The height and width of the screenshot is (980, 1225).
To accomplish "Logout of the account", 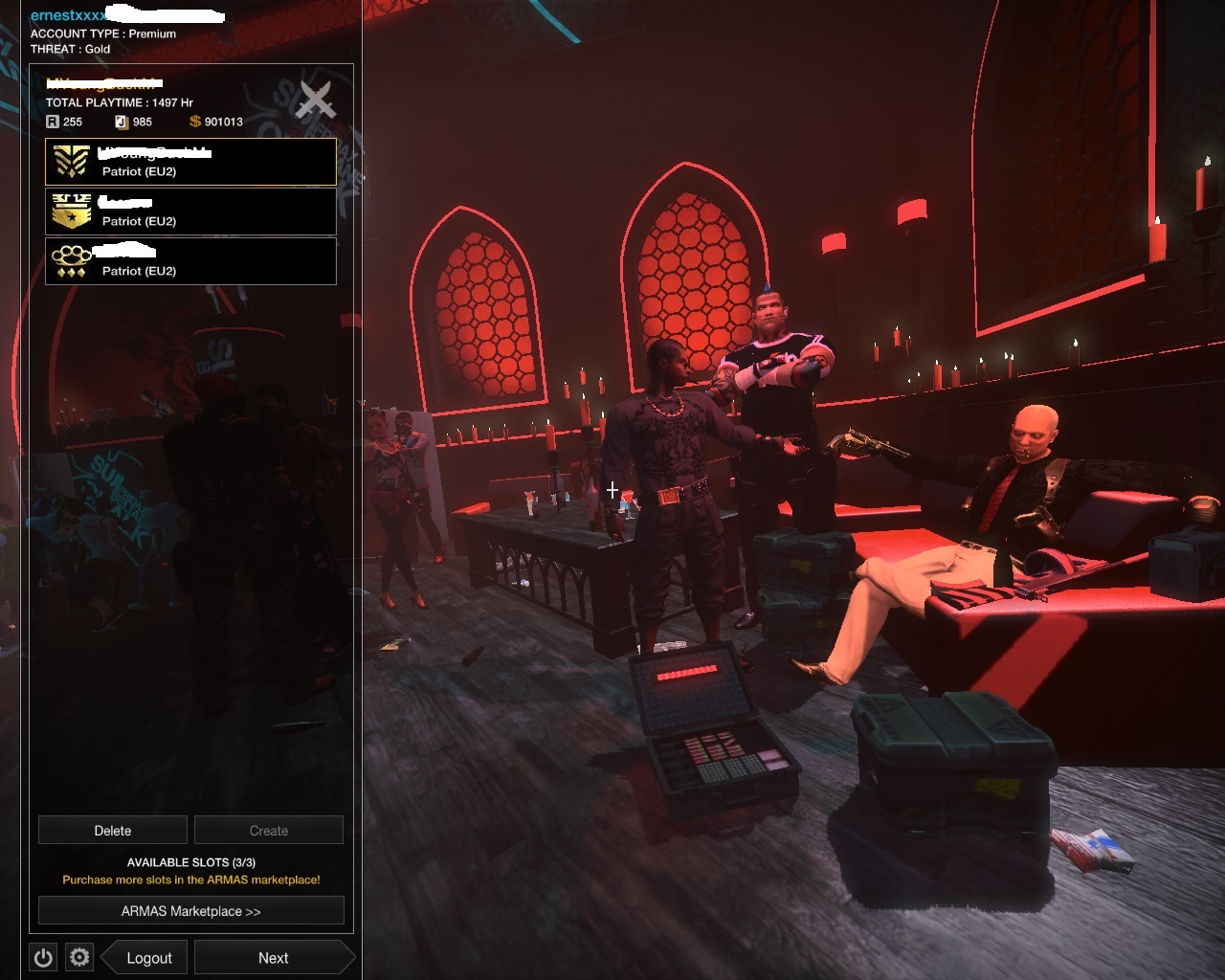I will pyautogui.click(x=148, y=957).
